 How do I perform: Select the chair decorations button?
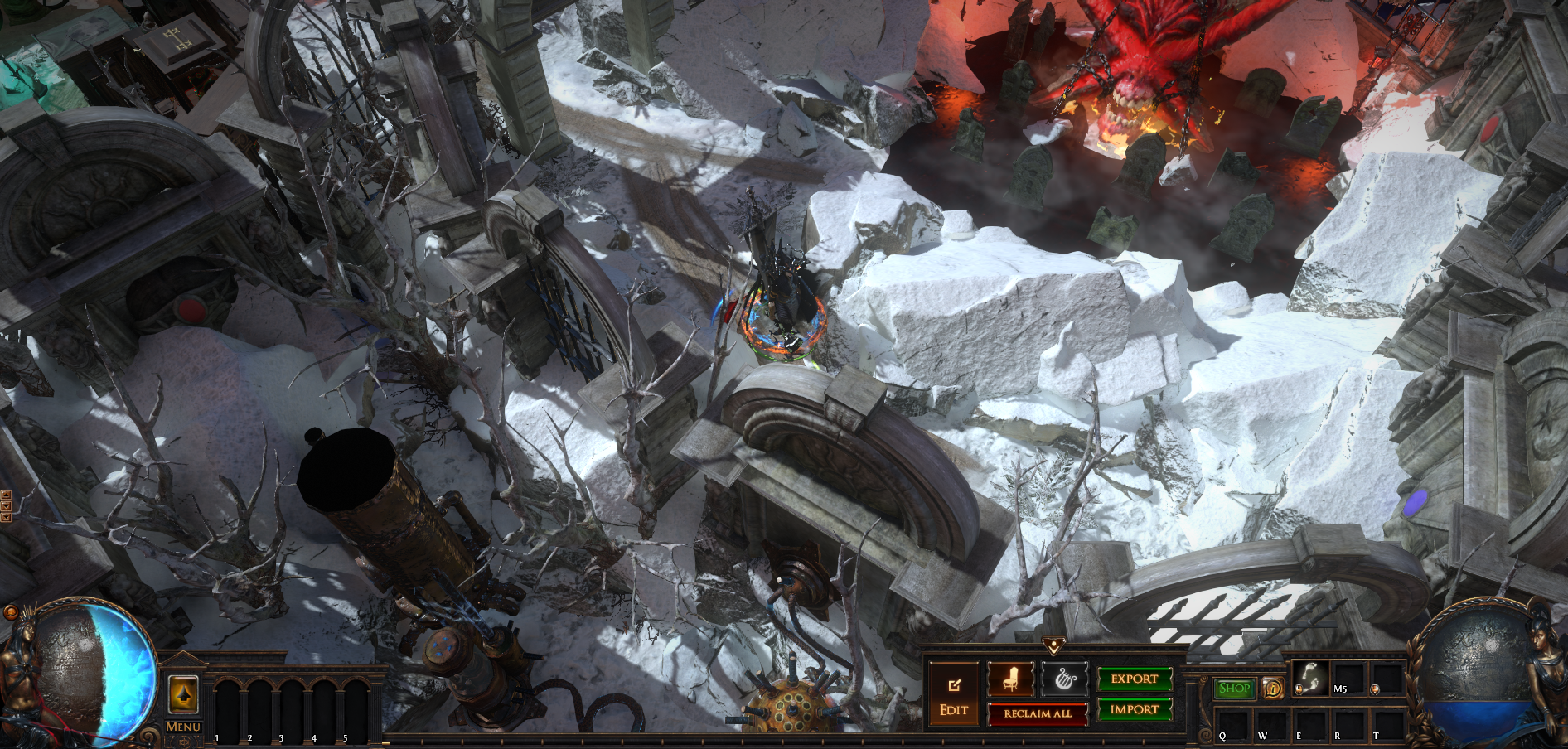click(x=1010, y=679)
